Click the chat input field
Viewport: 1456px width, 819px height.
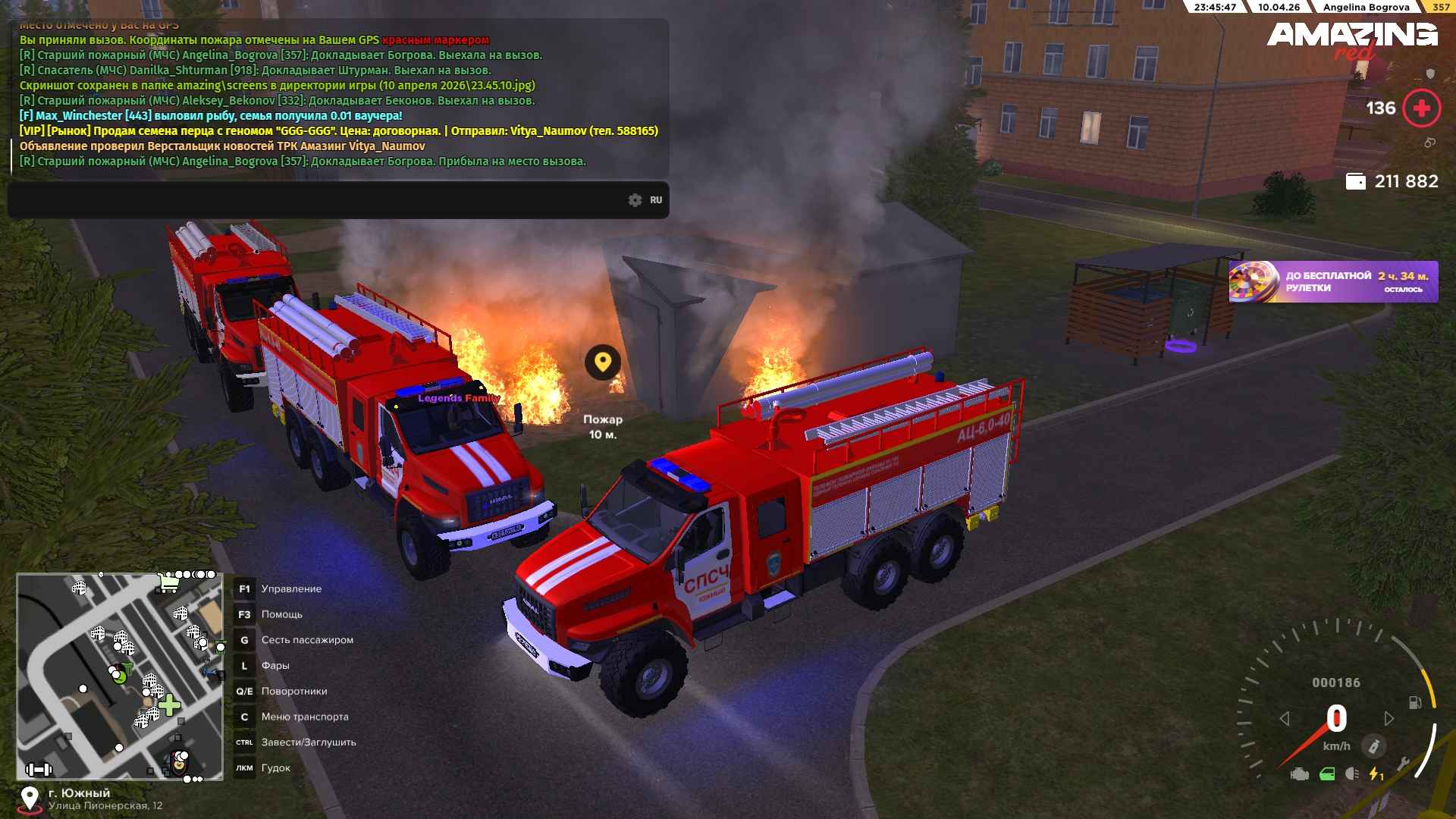tap(318, 200)
